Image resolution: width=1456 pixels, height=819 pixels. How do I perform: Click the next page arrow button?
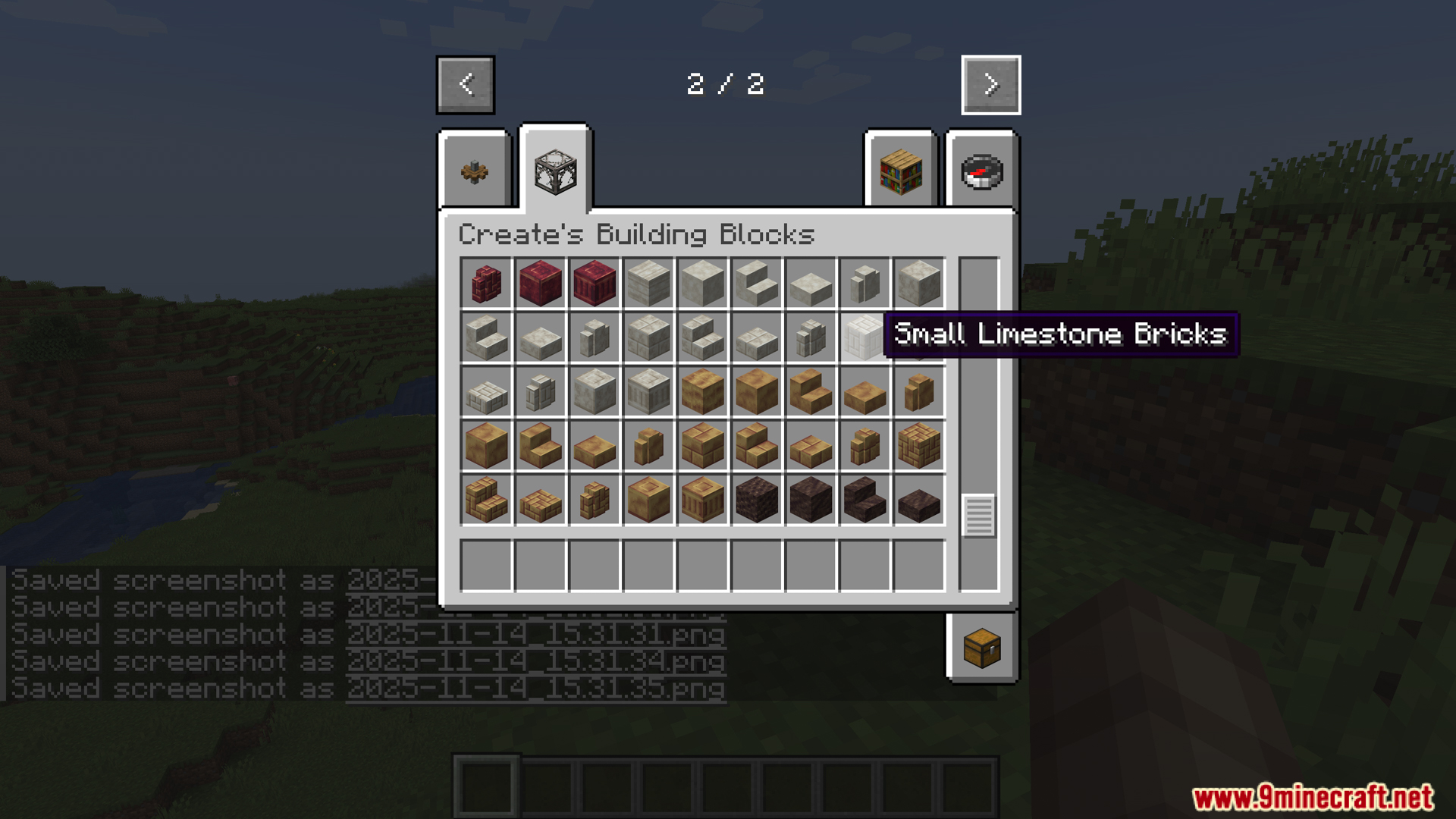point(990,85)
